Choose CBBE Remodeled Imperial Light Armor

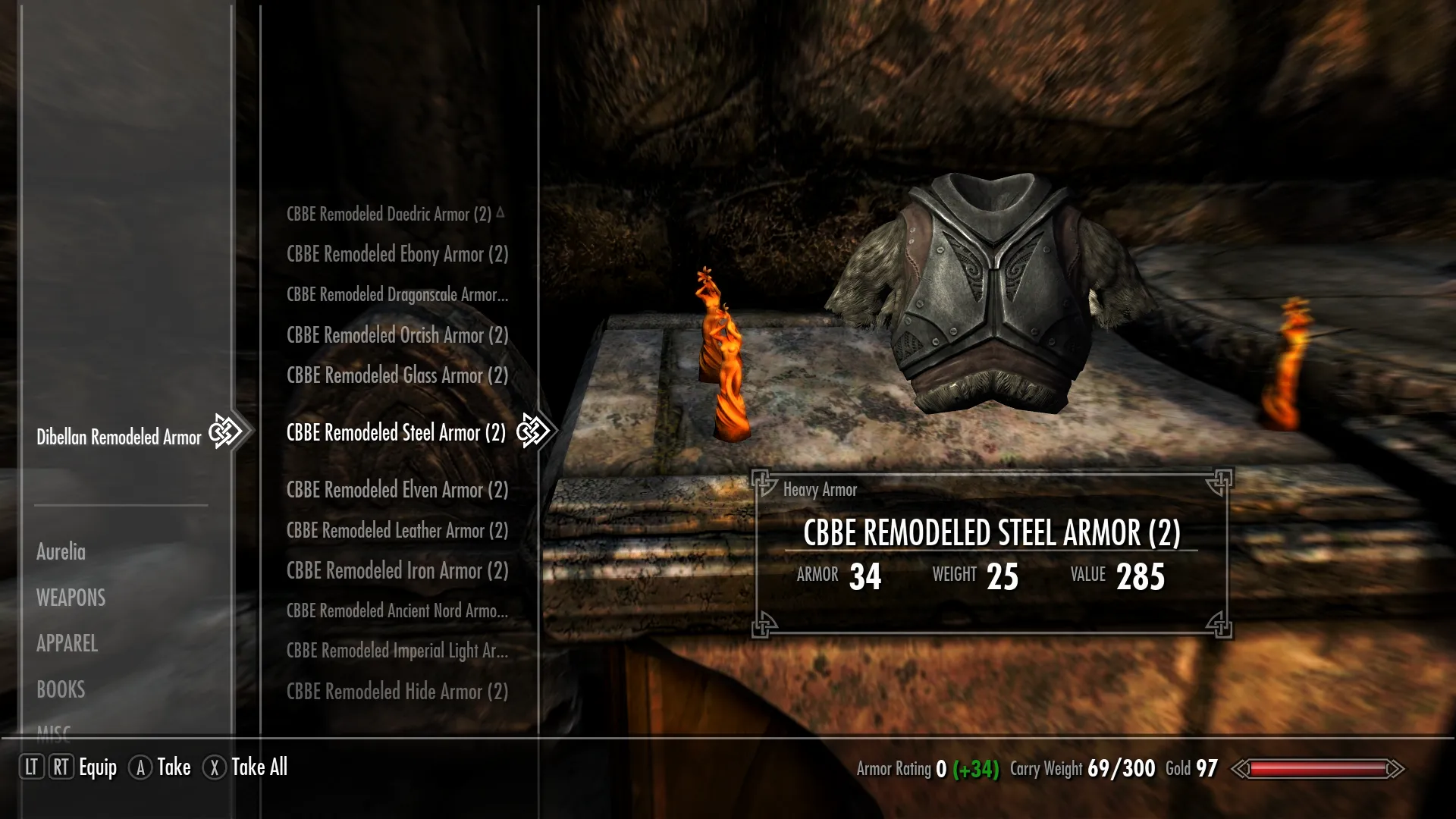[x=397, y=651]
